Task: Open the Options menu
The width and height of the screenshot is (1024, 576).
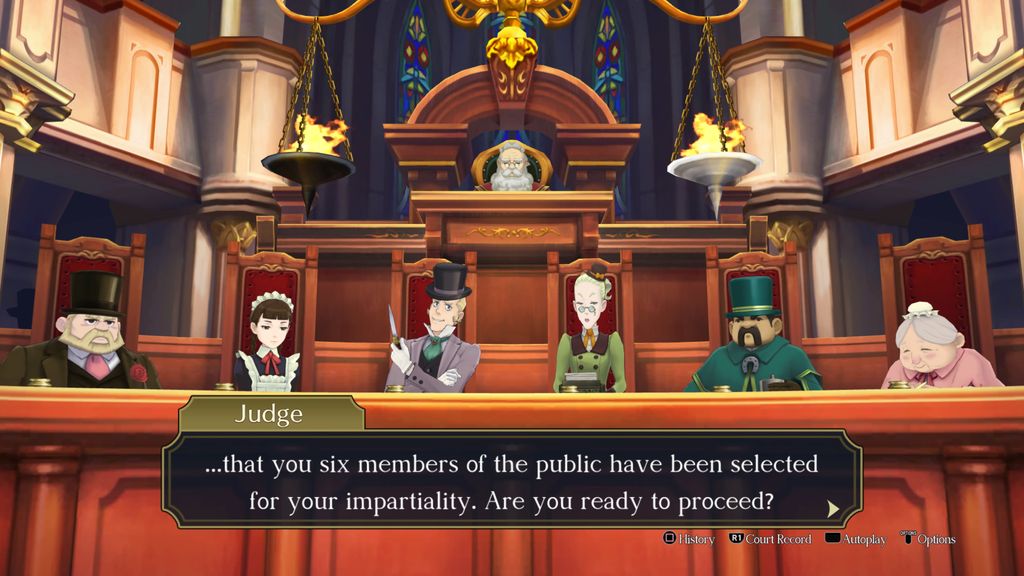Action: [928, 539]
